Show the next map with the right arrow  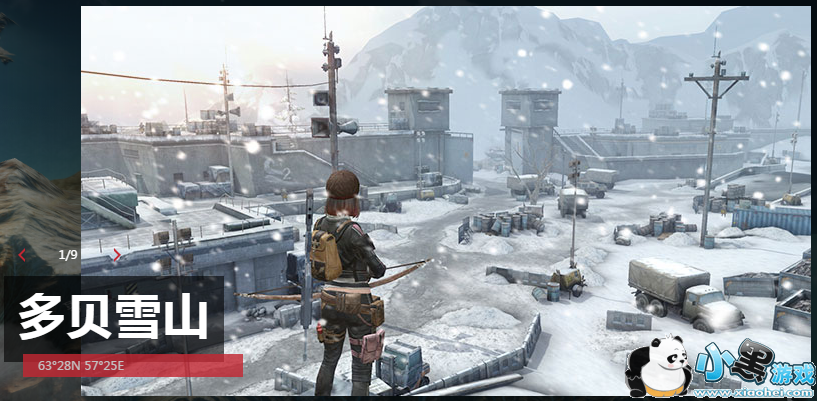117,255
